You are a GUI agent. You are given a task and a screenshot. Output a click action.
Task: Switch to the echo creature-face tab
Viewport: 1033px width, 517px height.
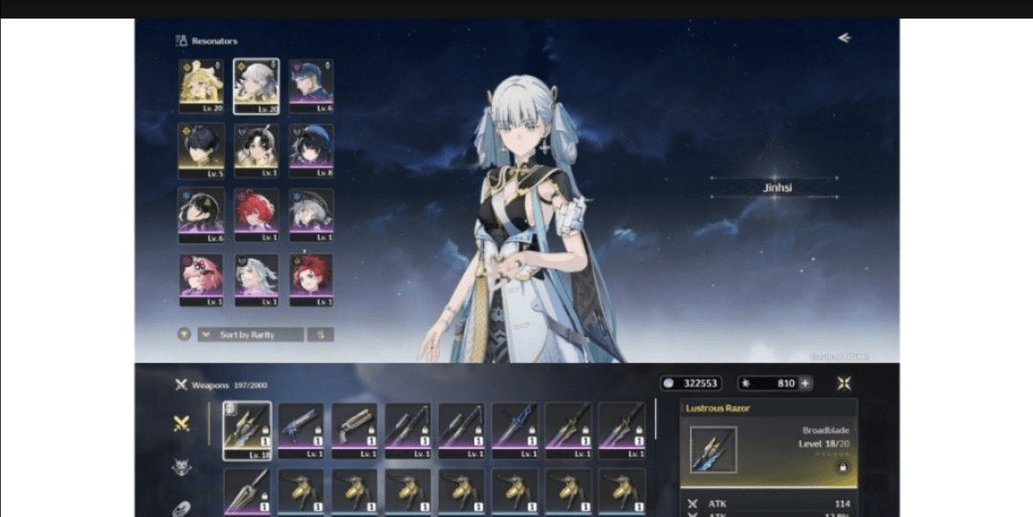click(x=181, y=466)
